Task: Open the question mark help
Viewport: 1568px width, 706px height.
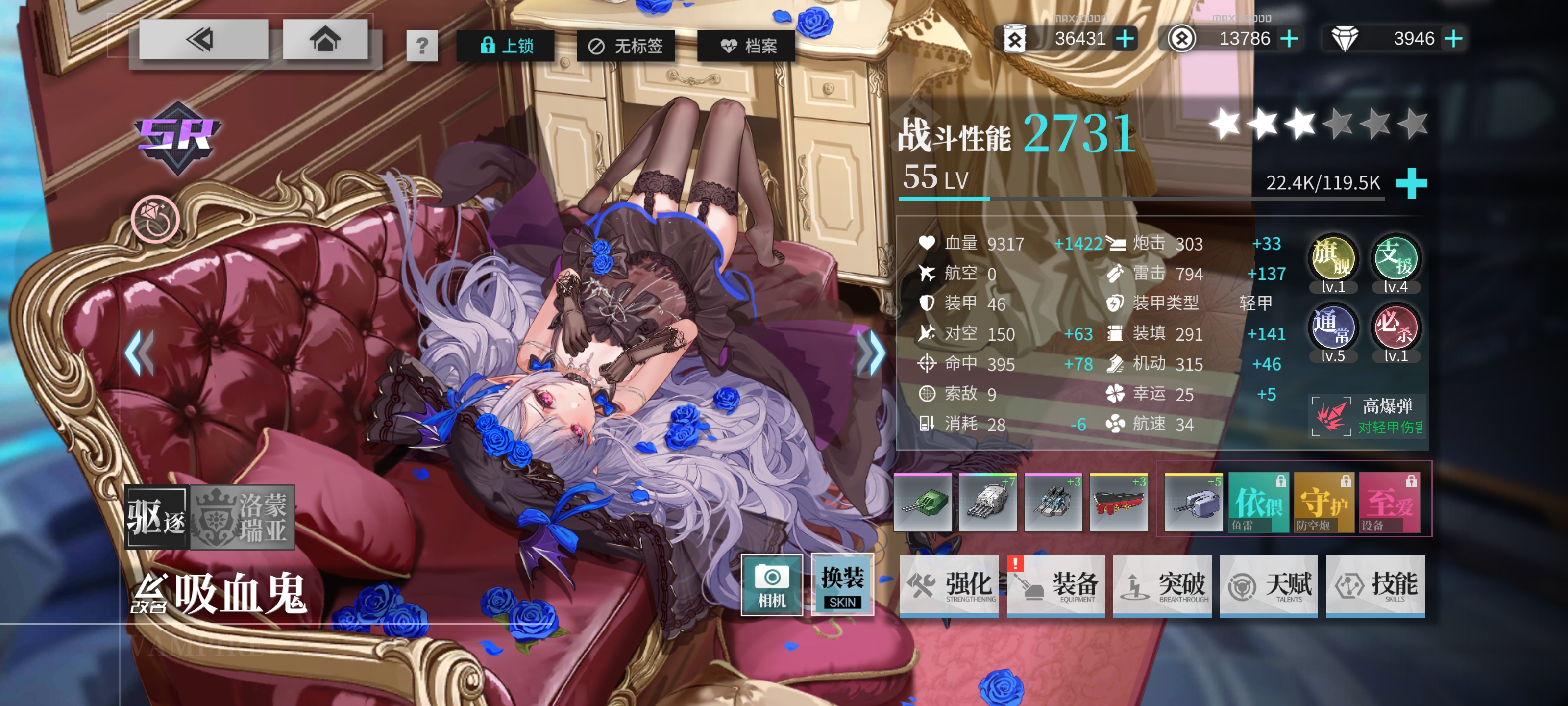Action: click(x=422, y=46)
